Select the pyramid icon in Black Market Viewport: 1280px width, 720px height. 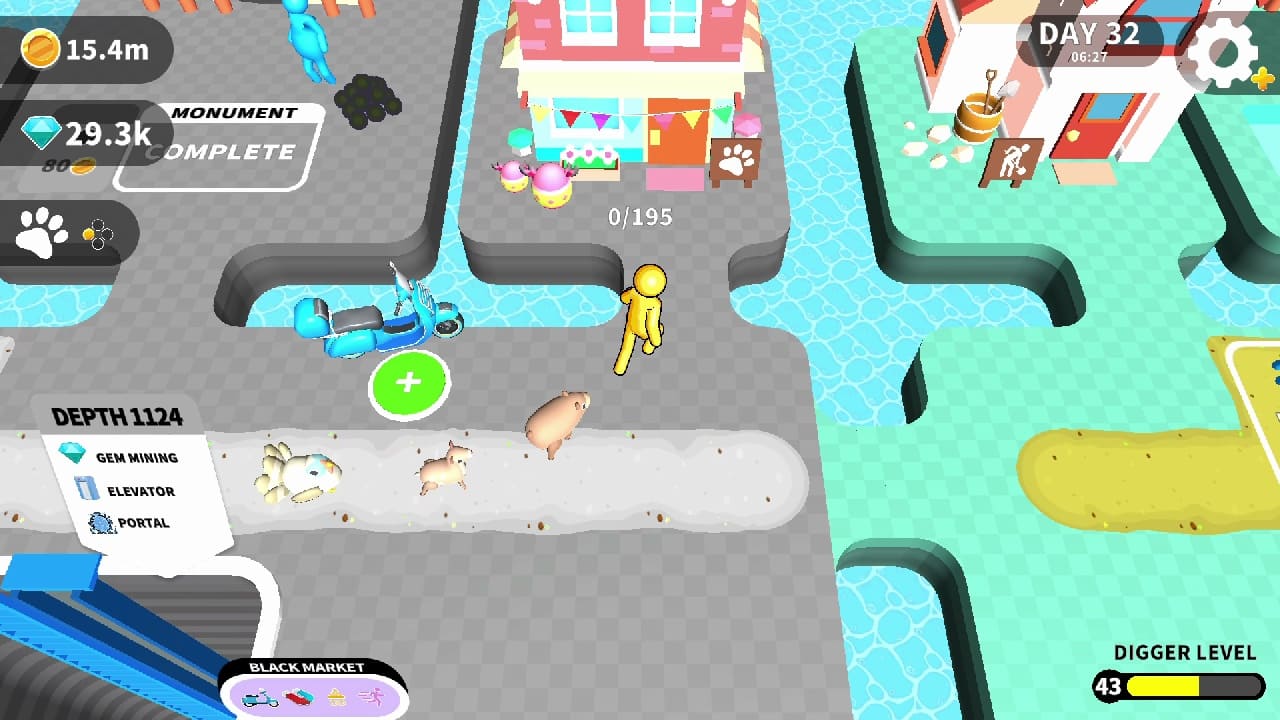tap(337, 697)
